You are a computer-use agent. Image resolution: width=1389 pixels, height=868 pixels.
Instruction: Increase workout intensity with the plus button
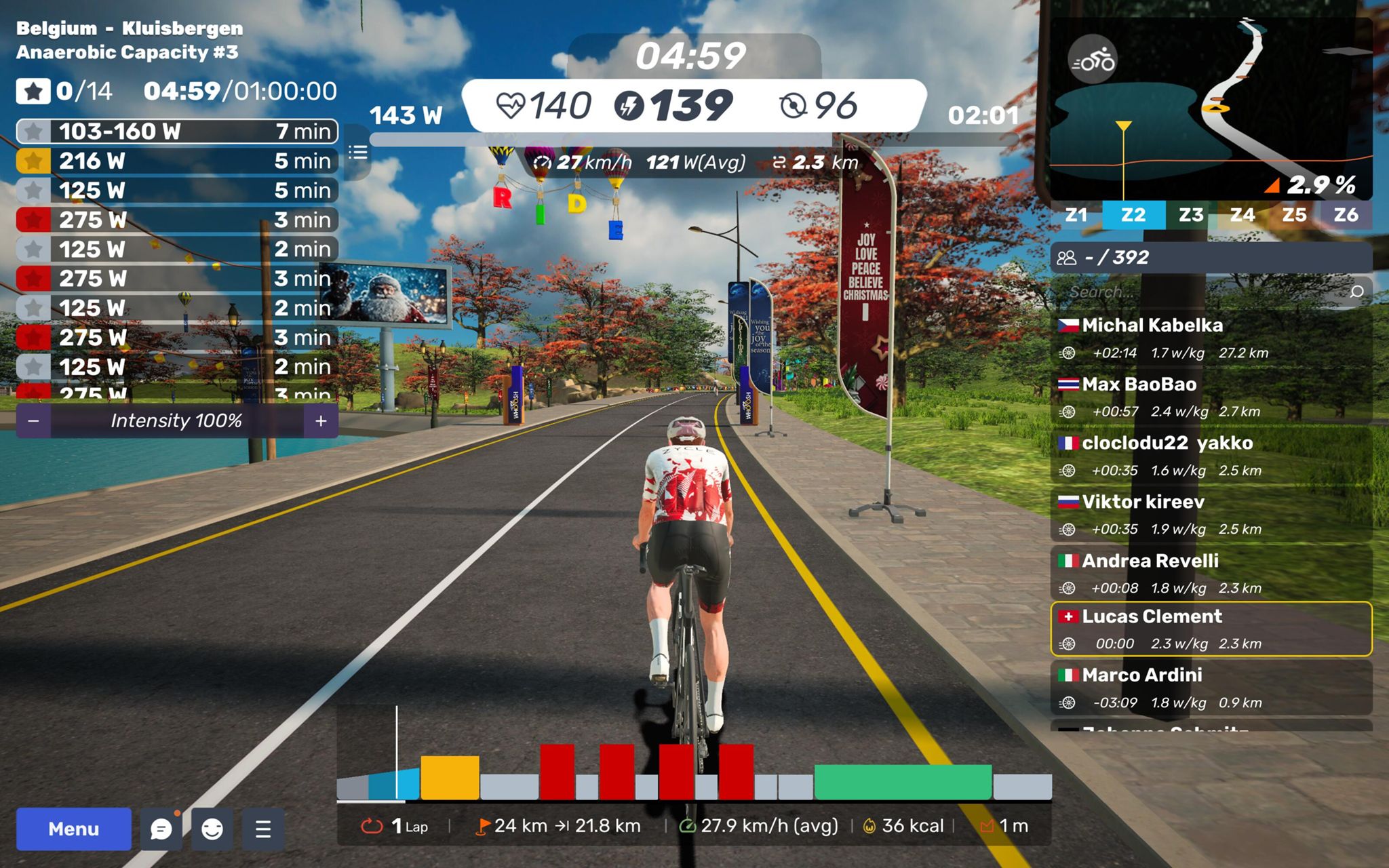pyautogui.click(x=321, y=421)
